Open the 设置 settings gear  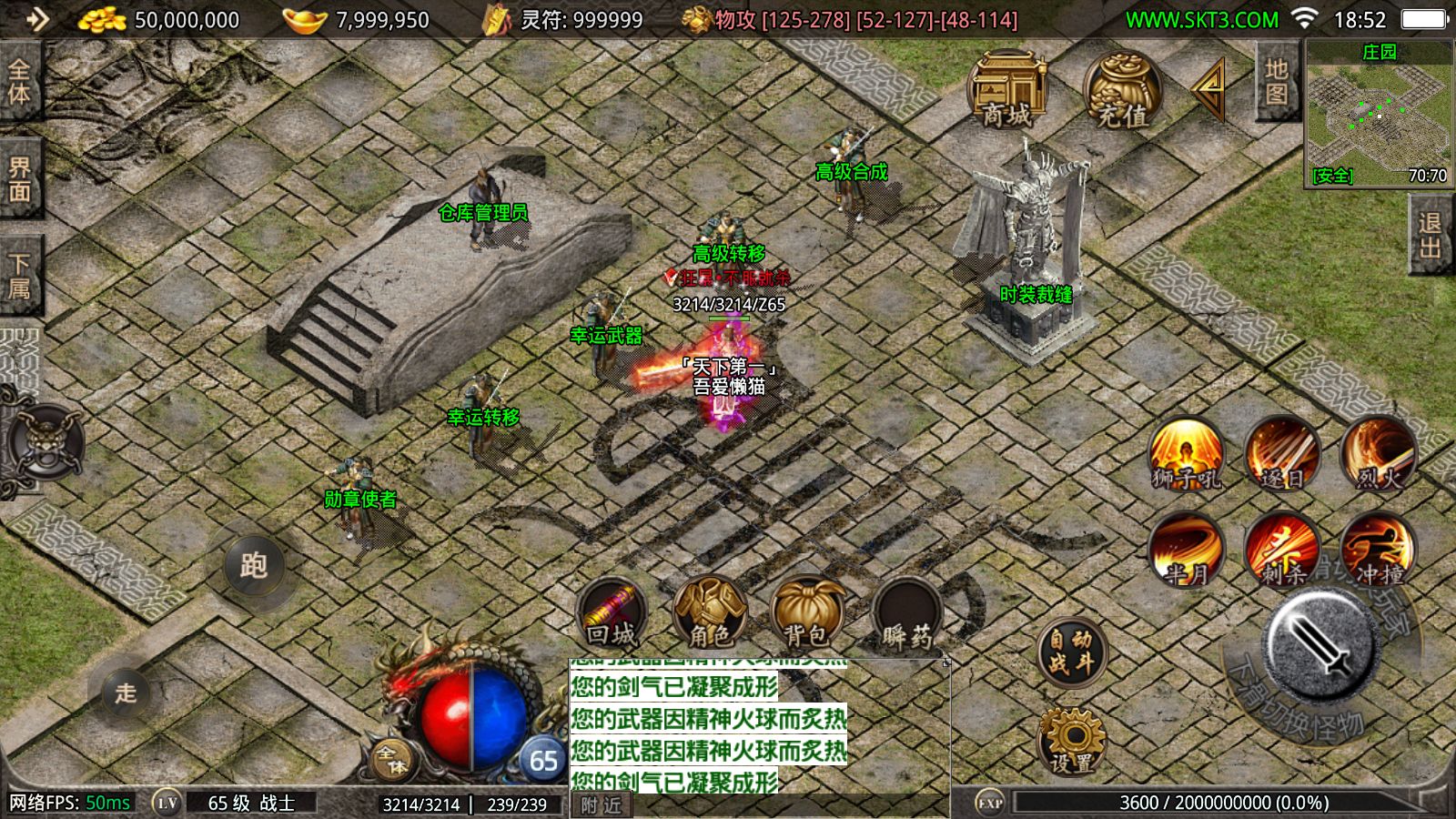point(1071,740)
